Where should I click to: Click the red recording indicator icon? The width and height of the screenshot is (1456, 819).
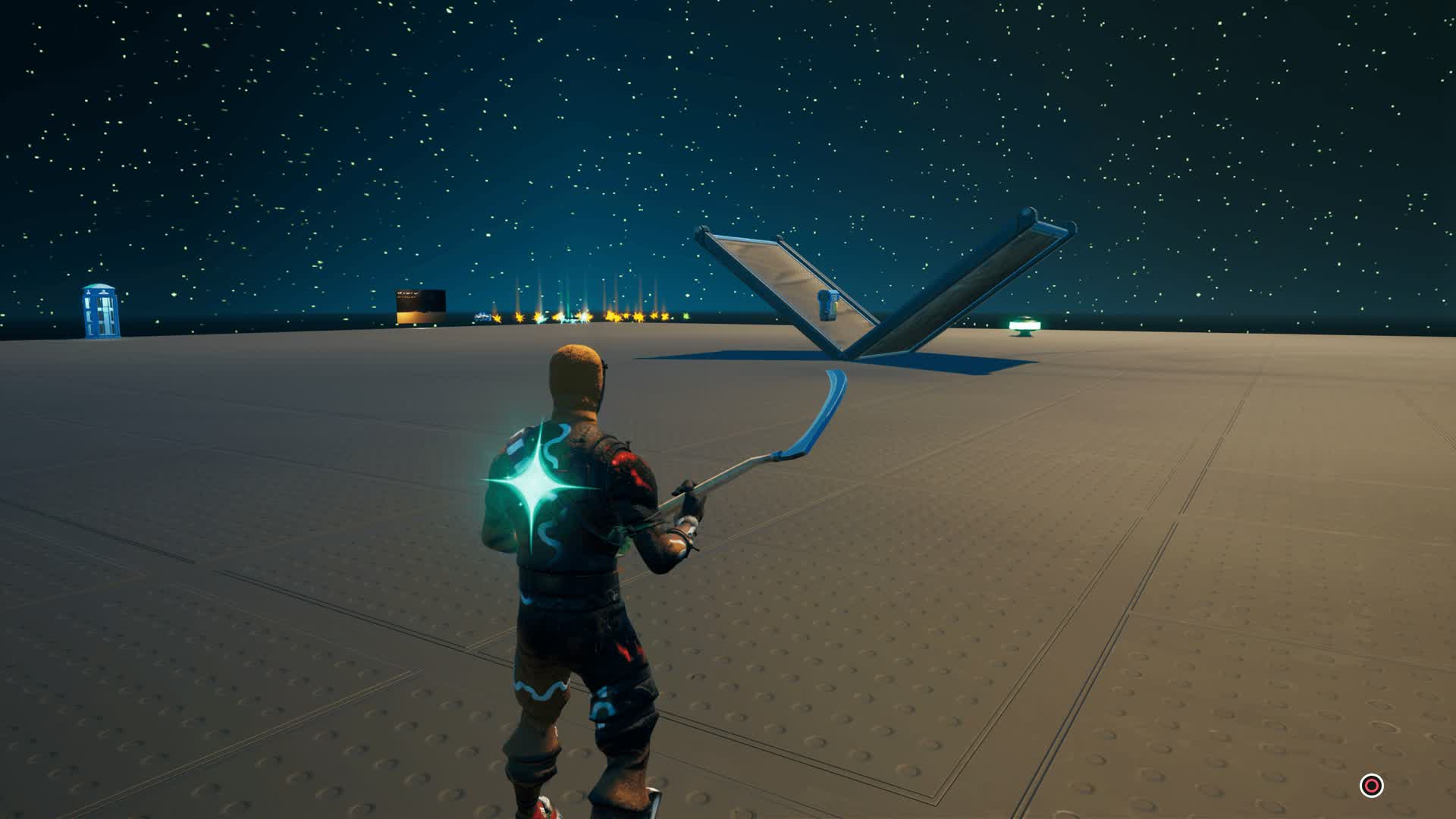[1371, 786]
